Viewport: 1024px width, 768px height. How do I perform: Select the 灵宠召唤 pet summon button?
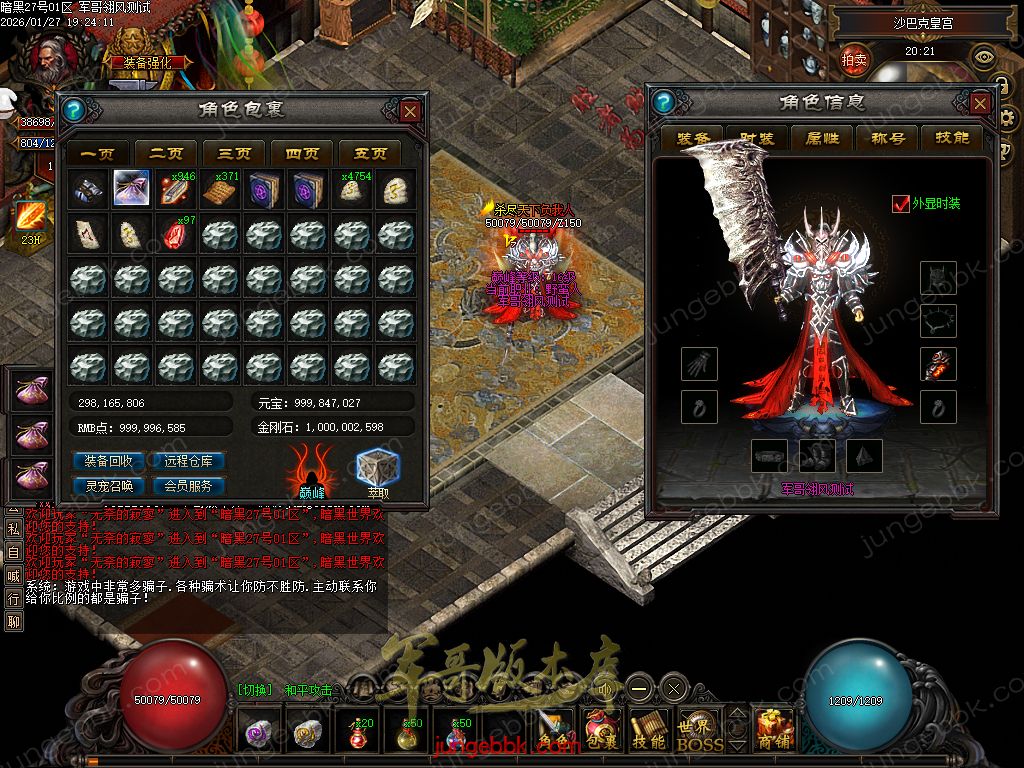pos(109,486)
